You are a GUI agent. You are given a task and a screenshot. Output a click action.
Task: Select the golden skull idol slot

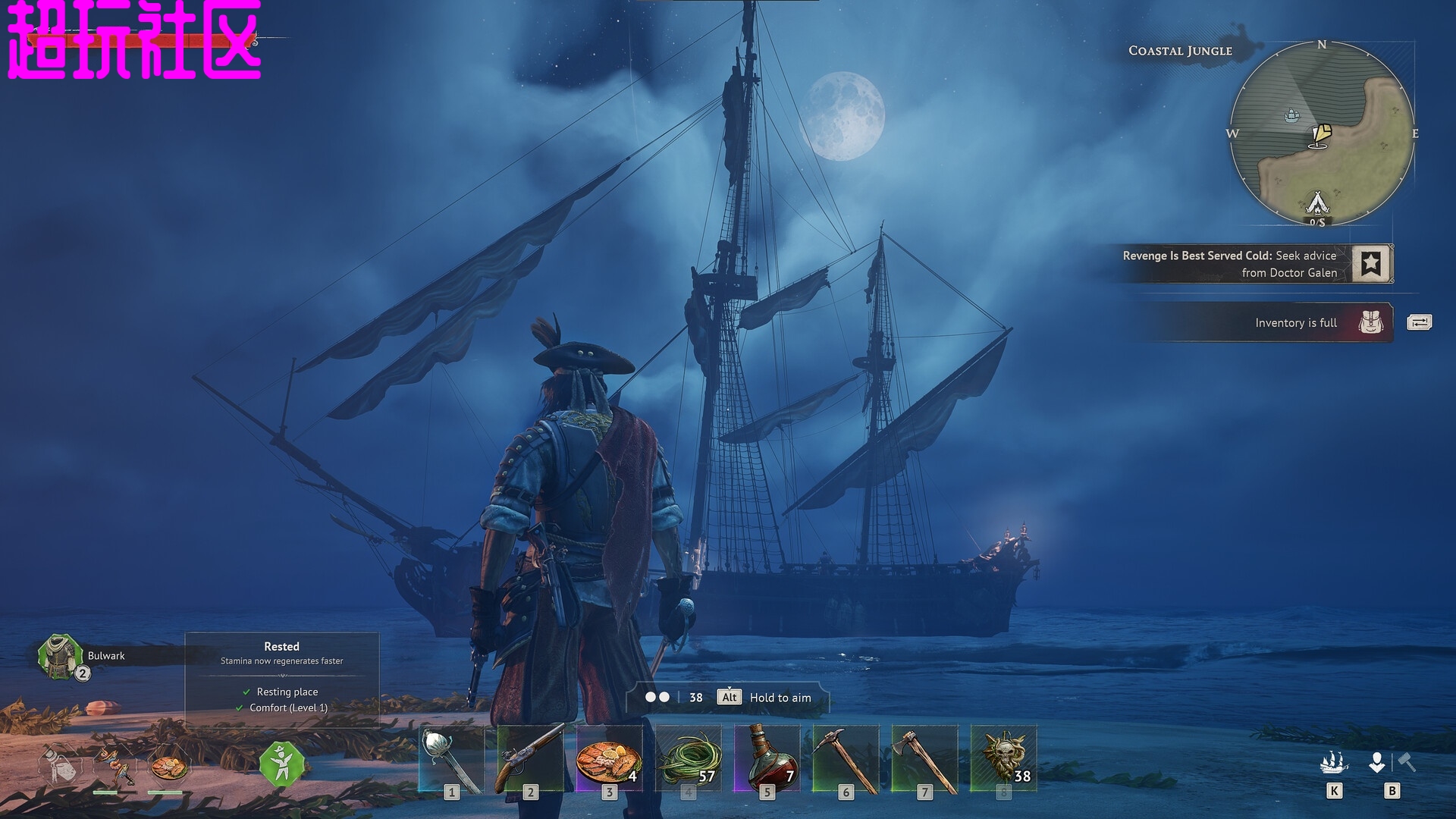click(x=1003, y=760)
